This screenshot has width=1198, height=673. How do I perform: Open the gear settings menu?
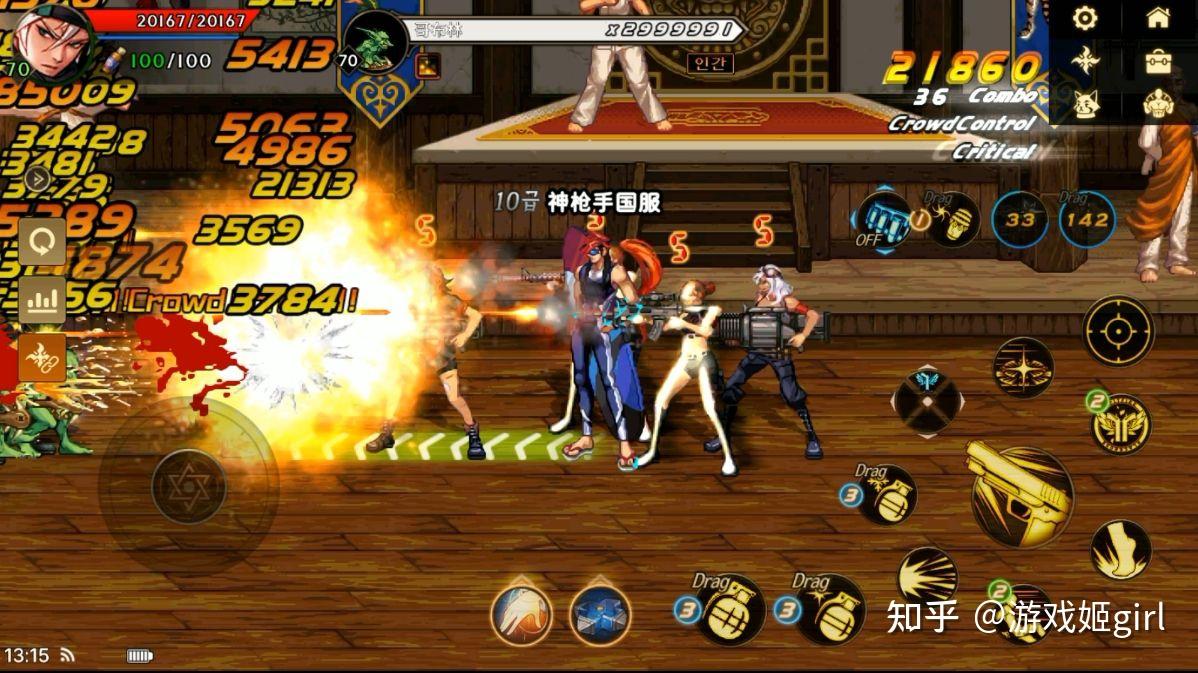pos(1085,18)
